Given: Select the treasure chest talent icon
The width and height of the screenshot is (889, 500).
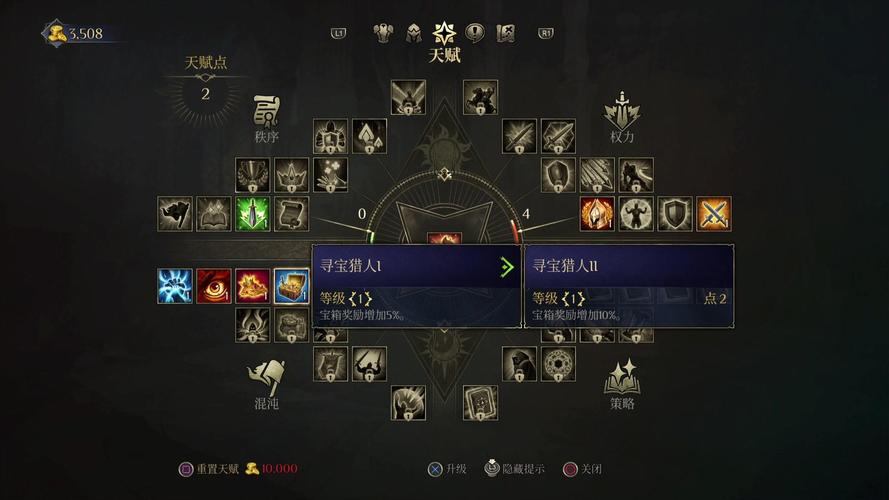Looking at the screenshot, I should pos(291,286).
